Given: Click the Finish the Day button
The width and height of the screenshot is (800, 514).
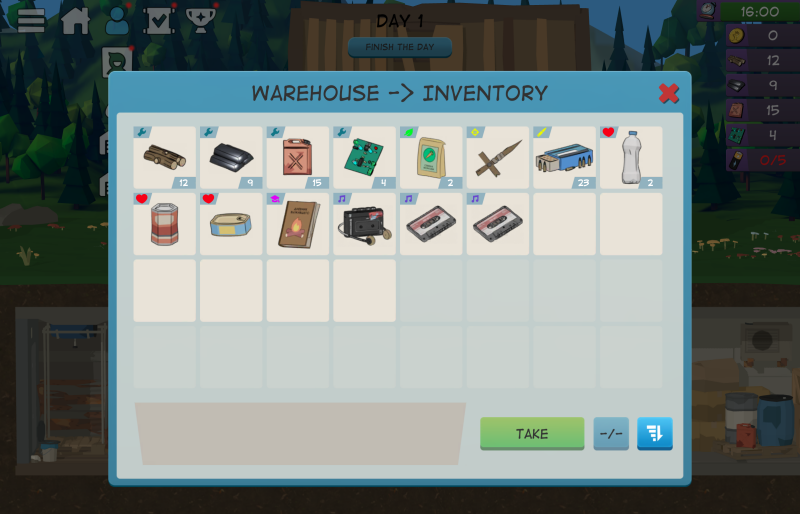Looking at the screenshot, I should (x=400, y=47).
